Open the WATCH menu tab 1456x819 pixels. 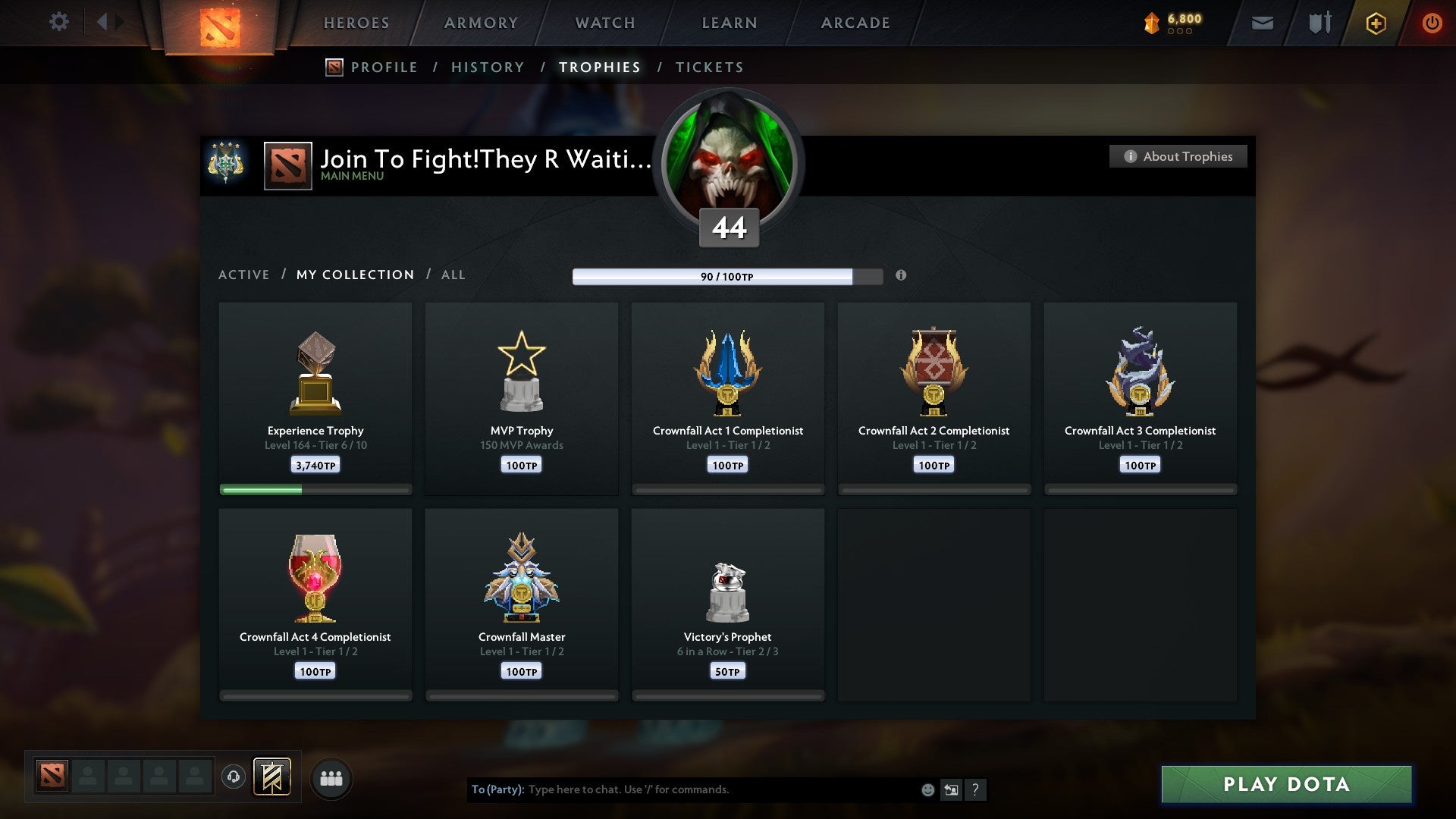[604, 23]
